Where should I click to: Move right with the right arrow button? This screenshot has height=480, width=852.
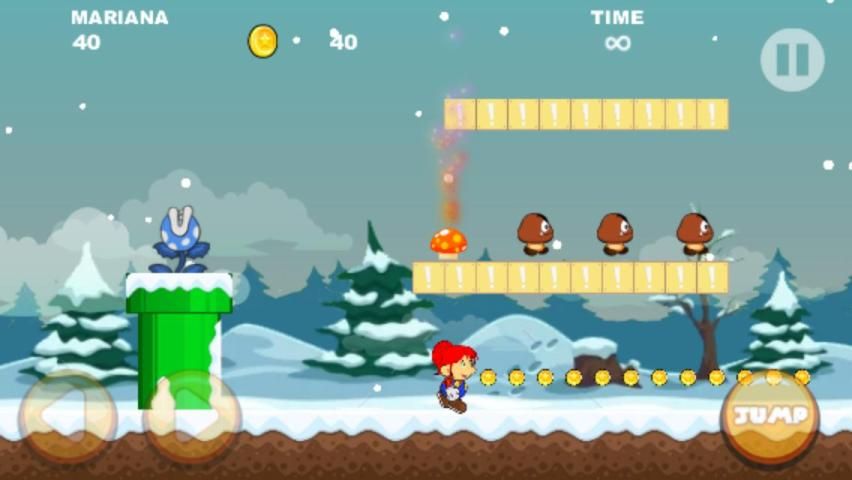(192, 418)
